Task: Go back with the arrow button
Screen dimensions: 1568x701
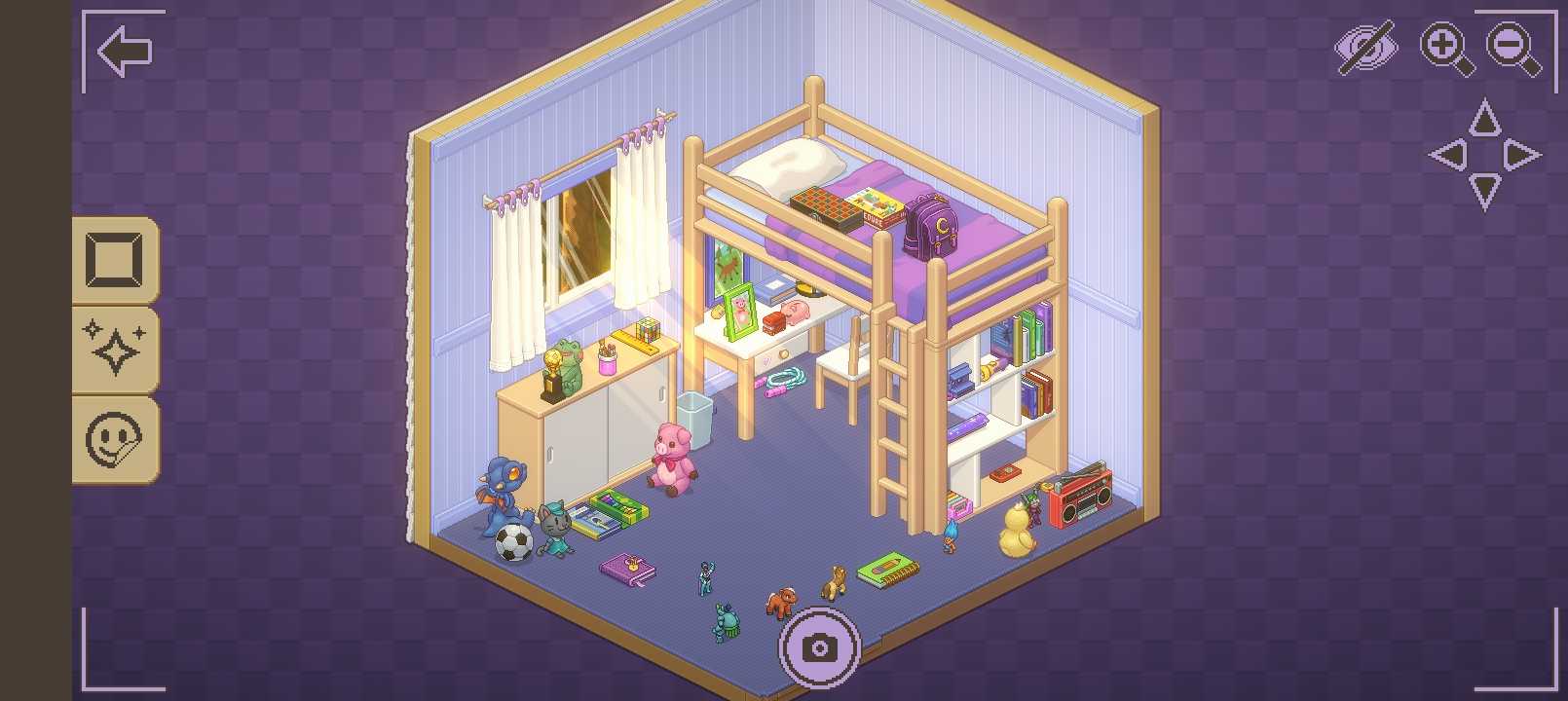Action: (x=125, y=51)
